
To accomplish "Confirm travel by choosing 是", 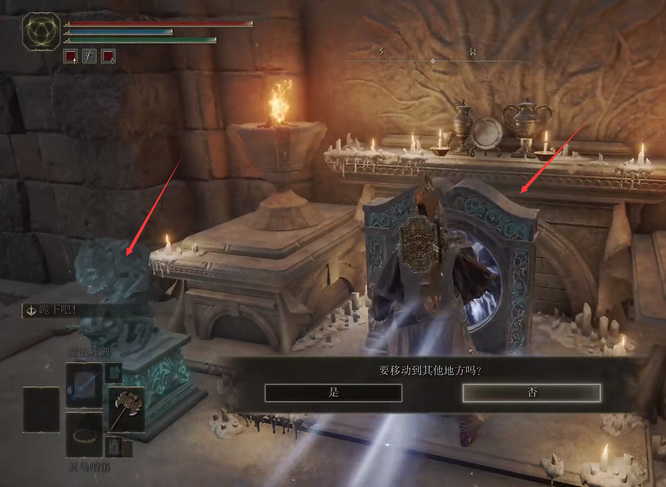I will pos(333,393).
